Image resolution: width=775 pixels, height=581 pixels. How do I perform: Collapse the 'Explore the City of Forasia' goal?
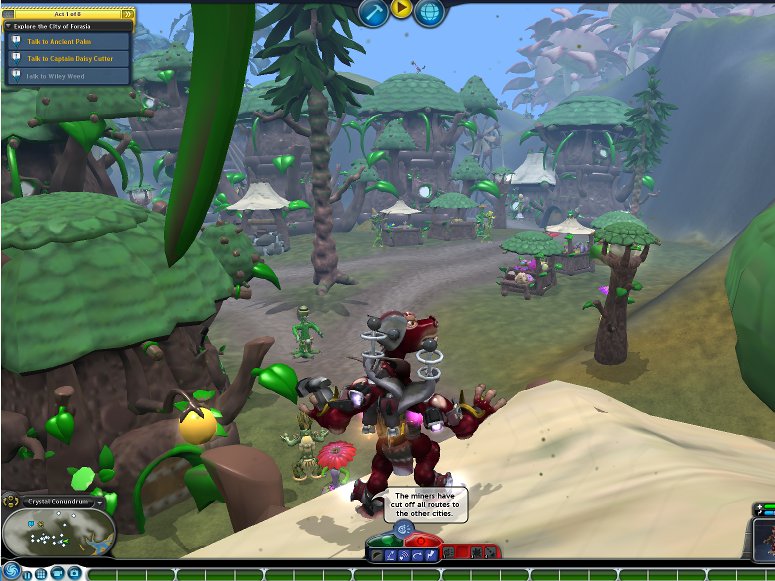tap(9, 26)
